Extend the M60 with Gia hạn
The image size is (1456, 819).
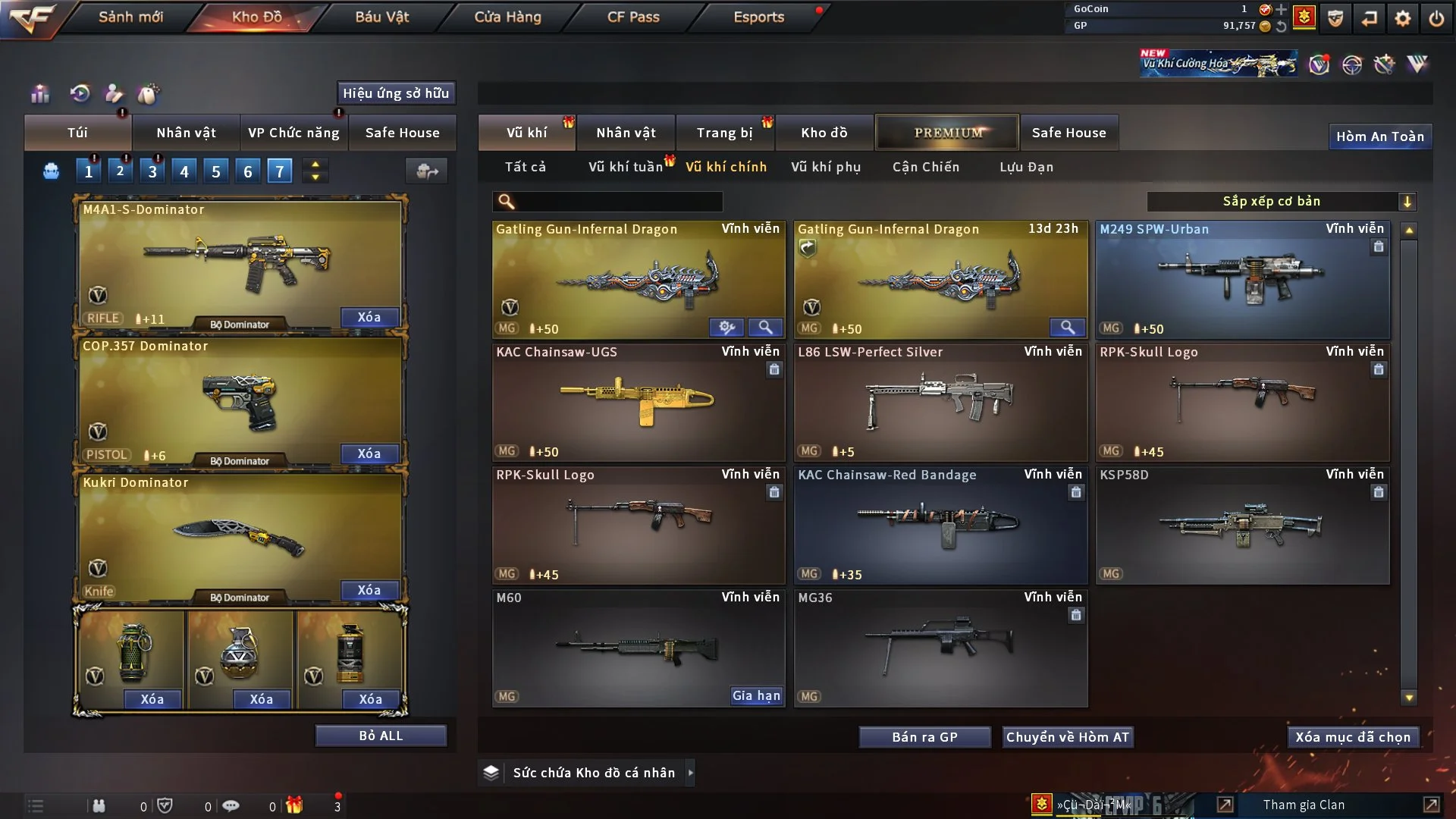(755, 695)
